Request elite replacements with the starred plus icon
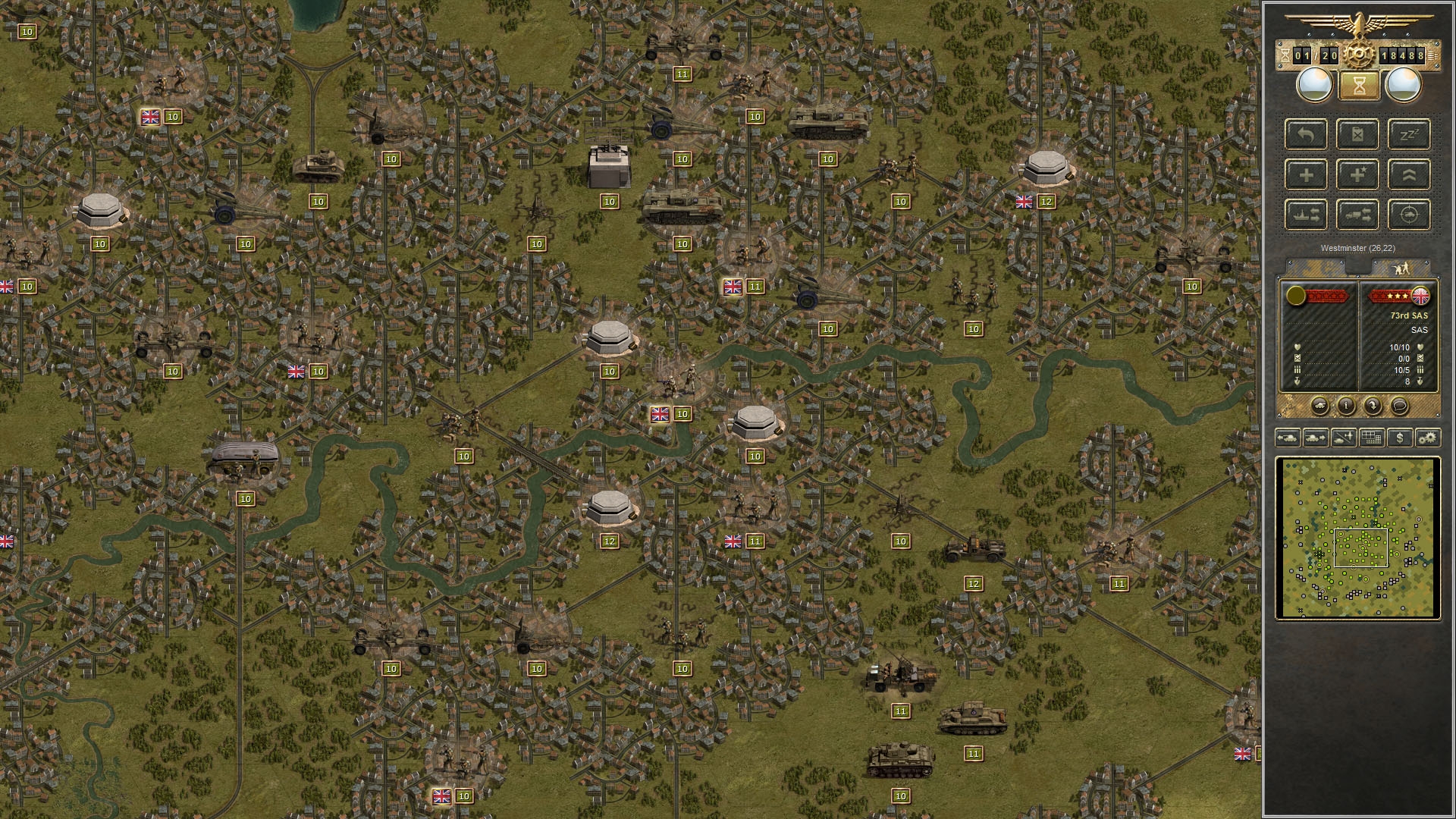 tap(1358, 174)
